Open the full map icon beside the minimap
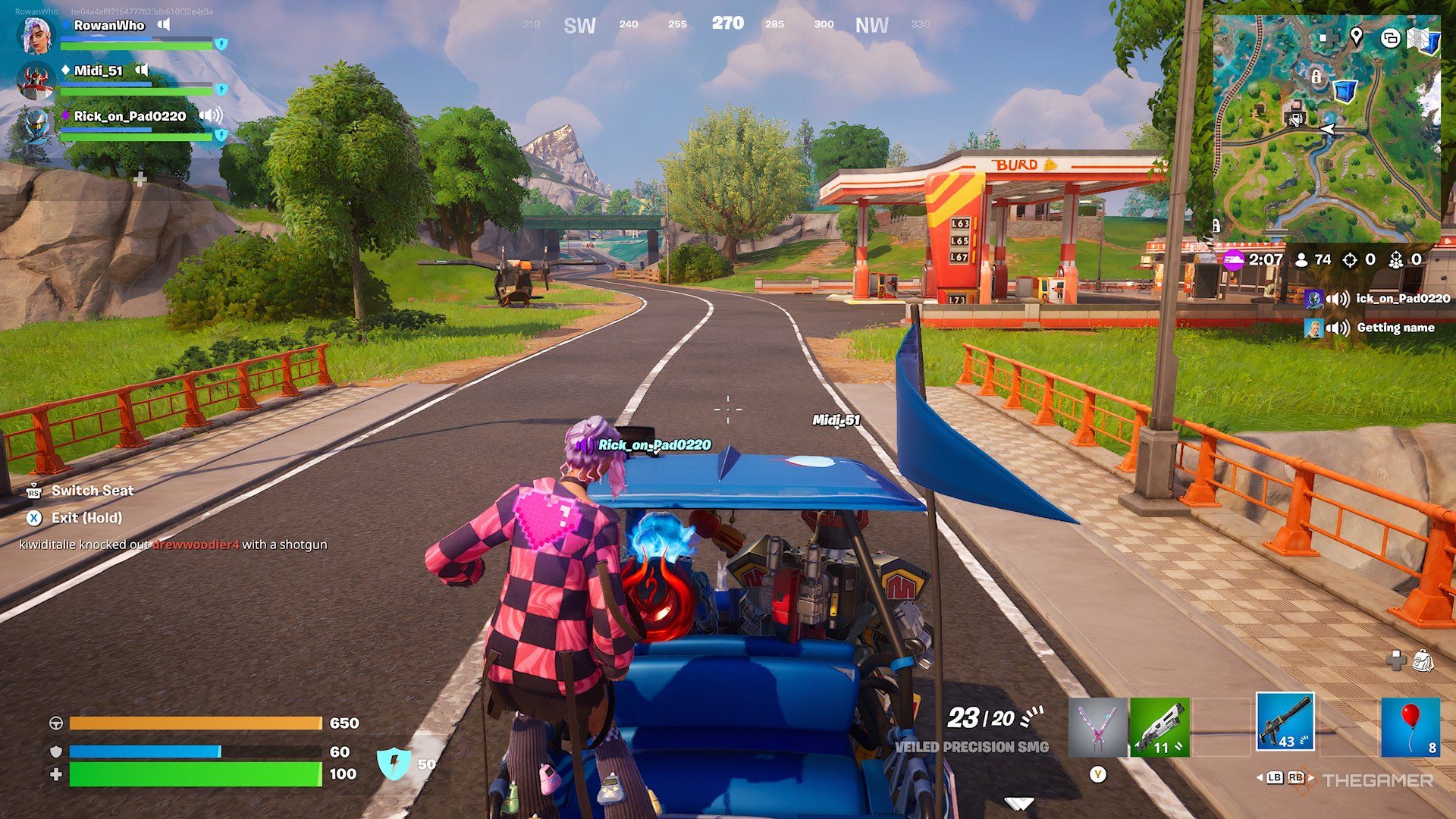The width and height of the screenshot is (1456, 819). tap(1424, 38)
